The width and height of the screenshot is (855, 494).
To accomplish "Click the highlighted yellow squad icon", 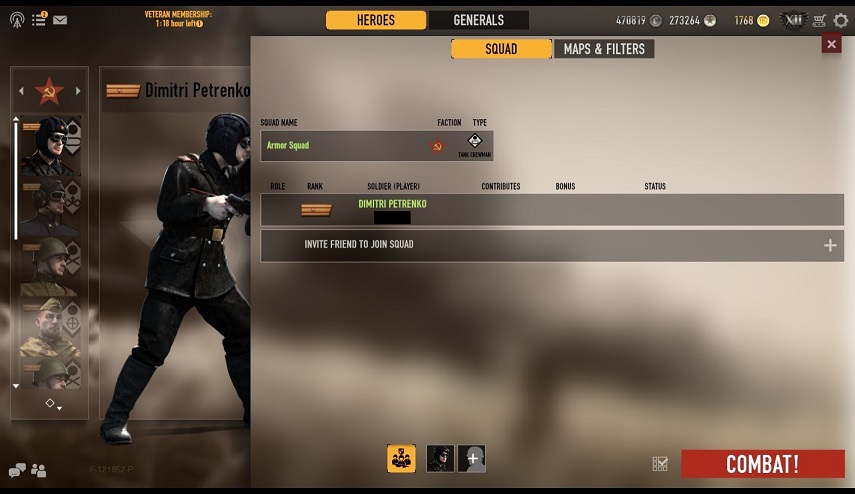I will pyautogui.click(x=401, y=458).
